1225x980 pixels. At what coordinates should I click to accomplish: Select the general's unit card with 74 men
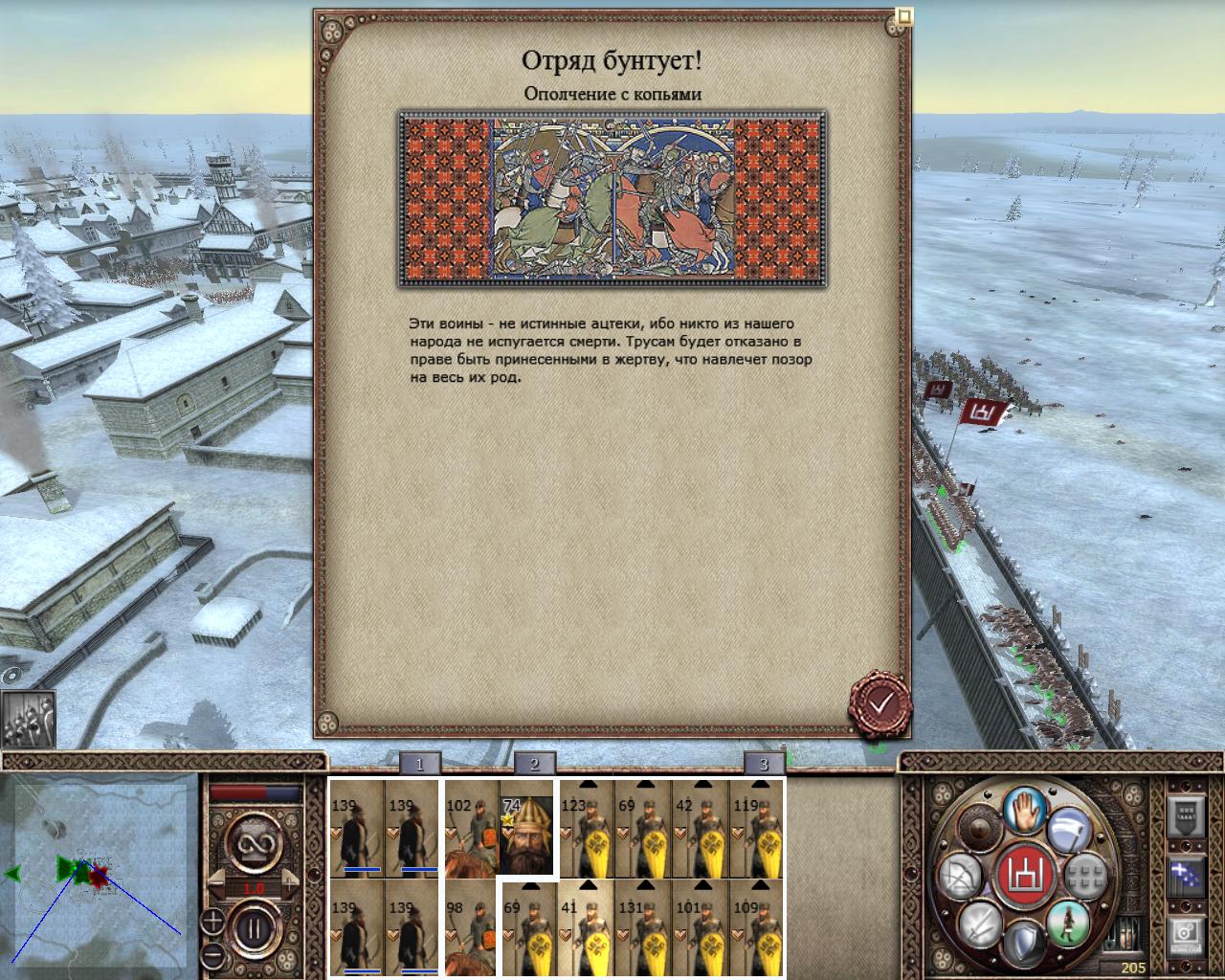[527, 829]
